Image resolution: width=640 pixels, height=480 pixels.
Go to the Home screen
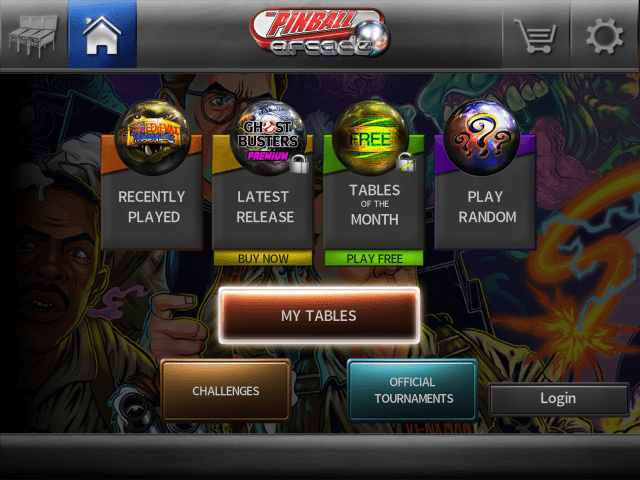click(102, 36)
